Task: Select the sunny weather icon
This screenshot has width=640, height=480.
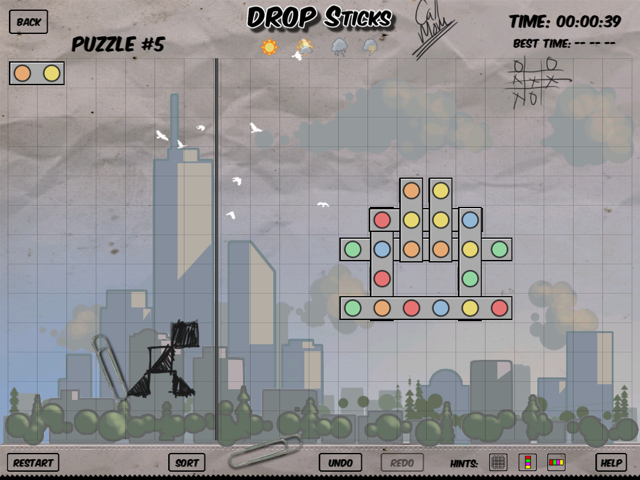Action: tap(269, 47)
